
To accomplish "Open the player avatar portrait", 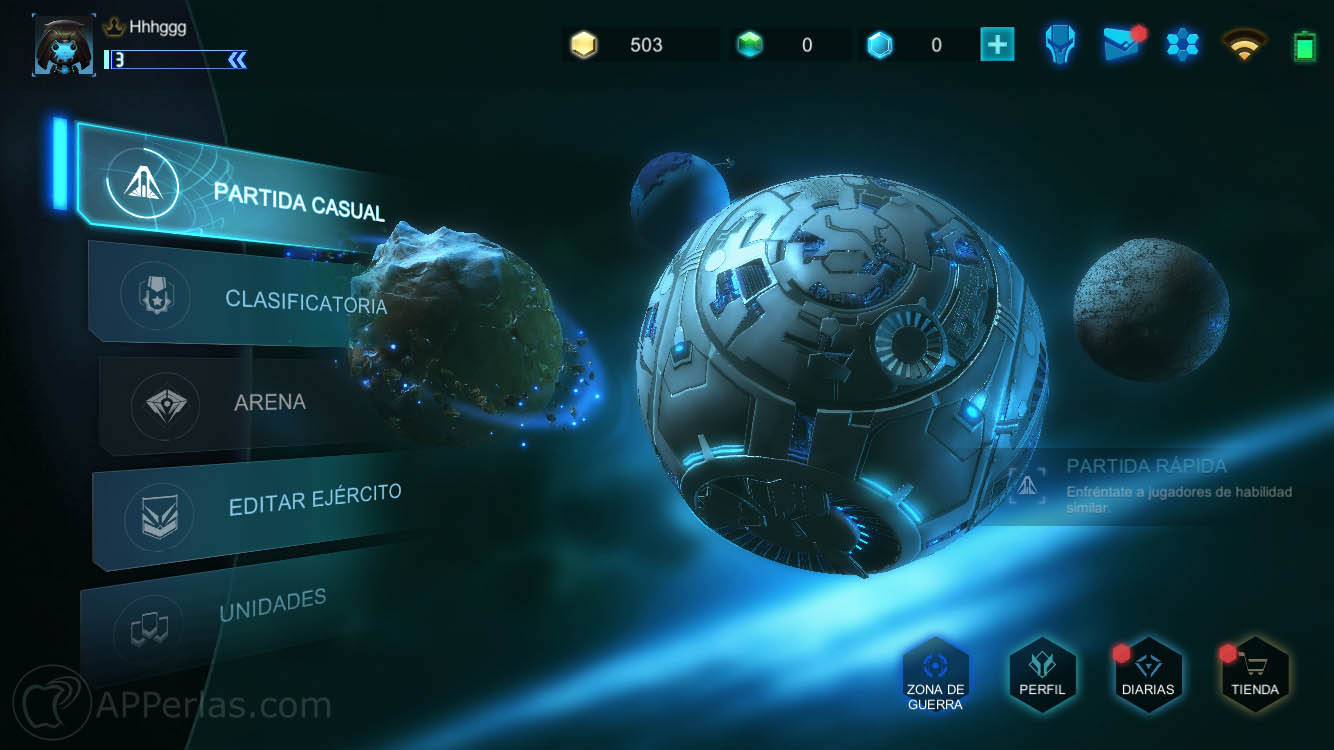I will point(64,45).
